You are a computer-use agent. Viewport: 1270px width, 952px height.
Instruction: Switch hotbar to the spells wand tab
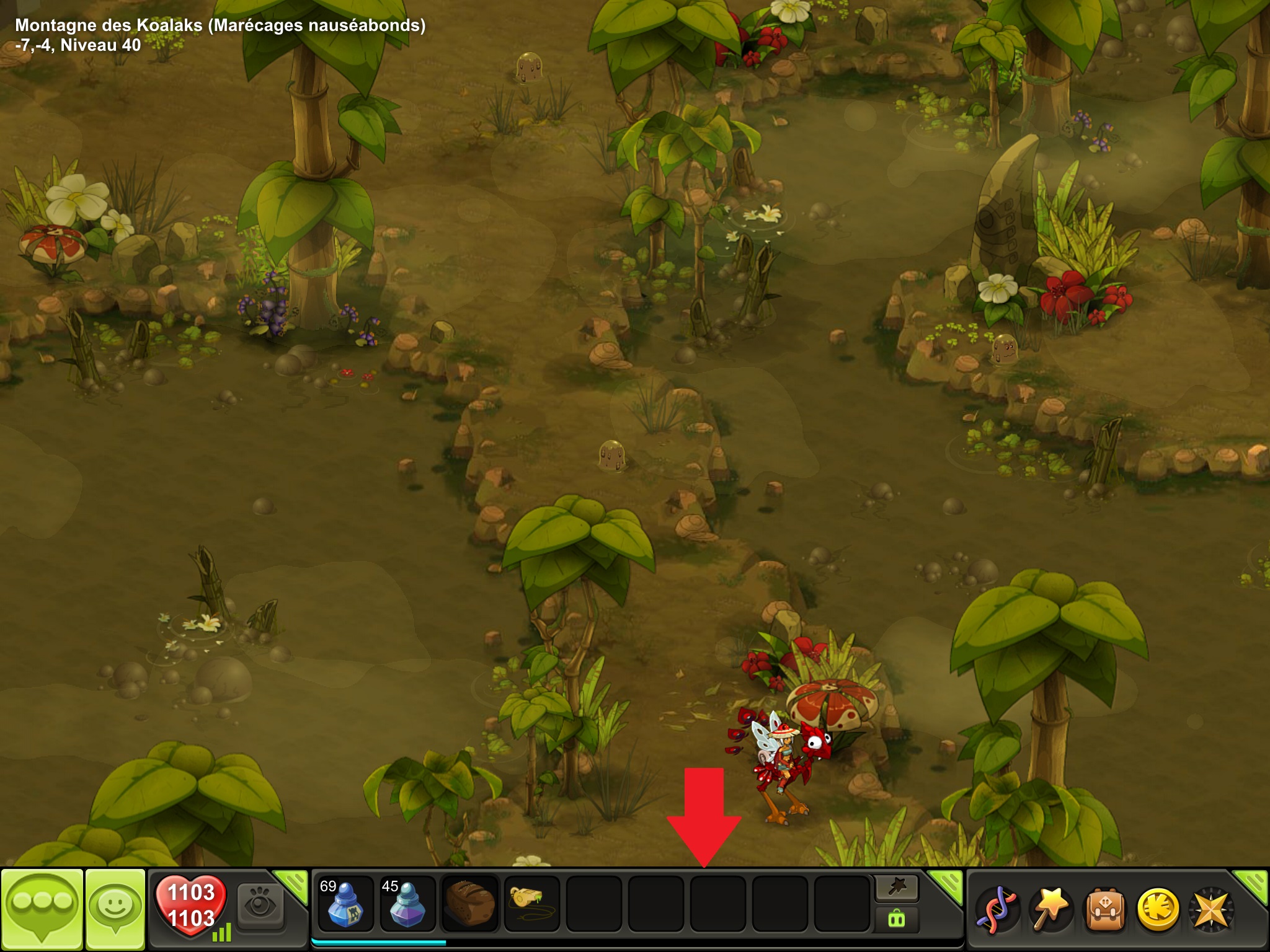[897, 888]
